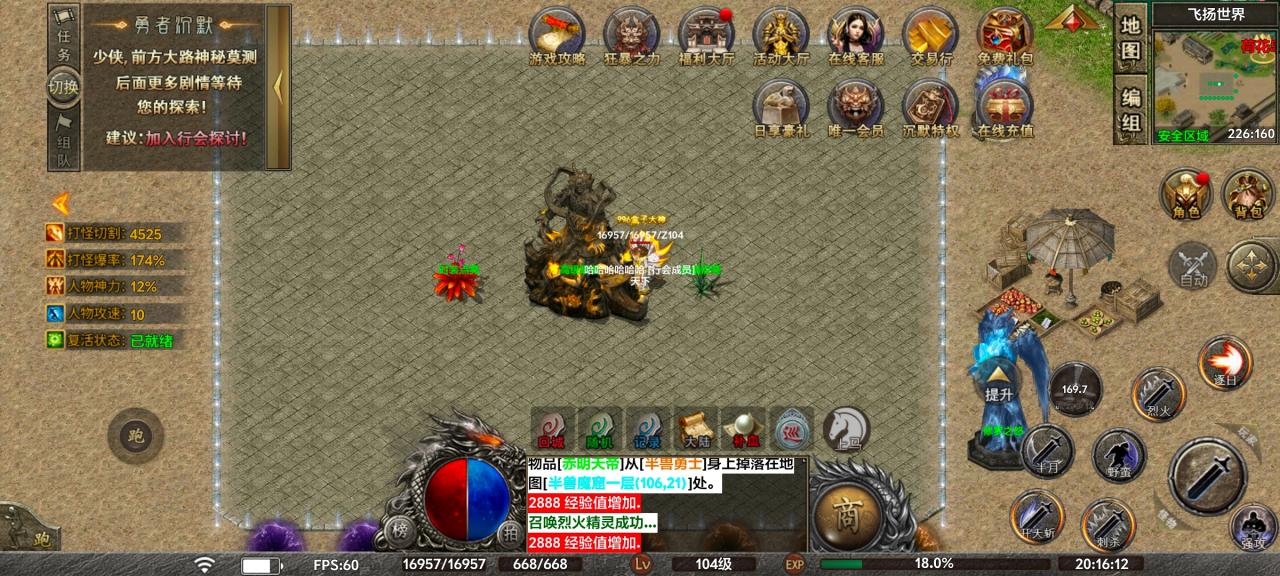Mount up with the 上马 horse button
This screenshot has width=1280, height=576.
click(x=846, y=427)
